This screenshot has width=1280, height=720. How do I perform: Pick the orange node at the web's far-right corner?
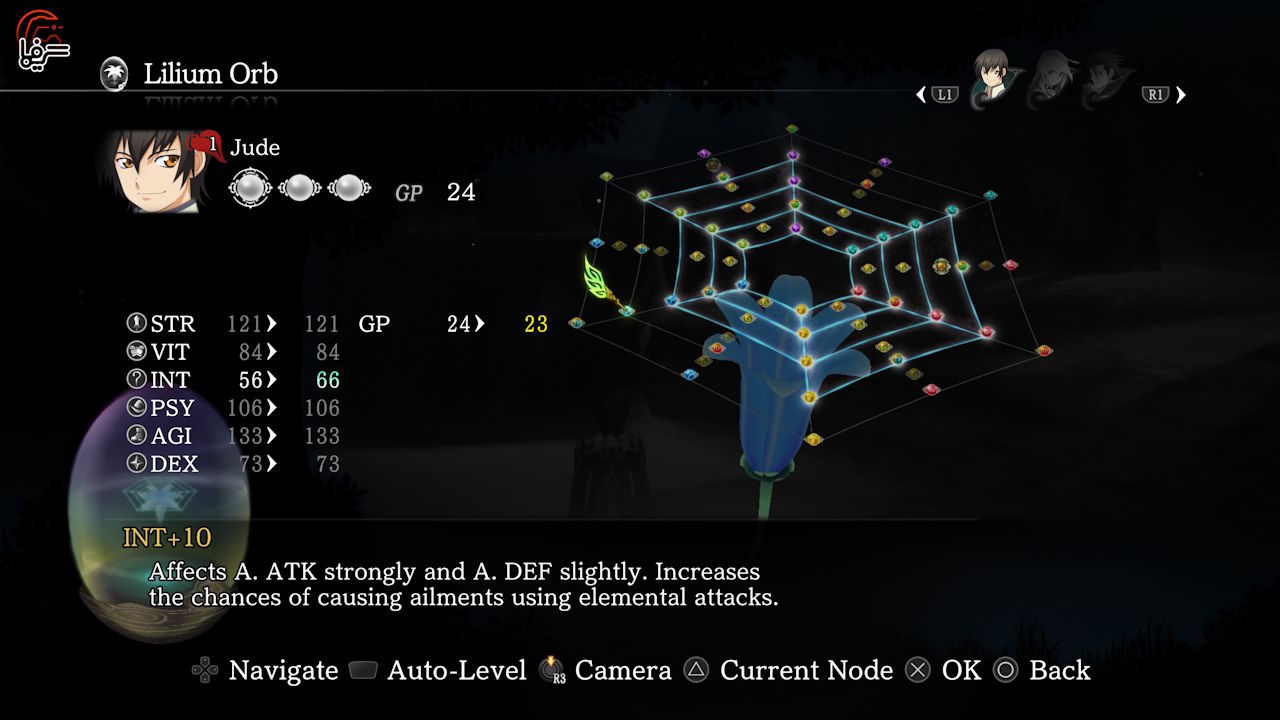pyautogui.click(x=1044, y=350)
